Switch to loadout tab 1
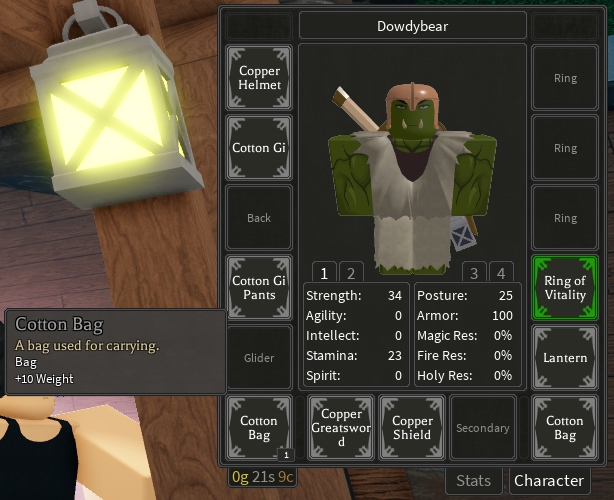 tap(325, 272)
